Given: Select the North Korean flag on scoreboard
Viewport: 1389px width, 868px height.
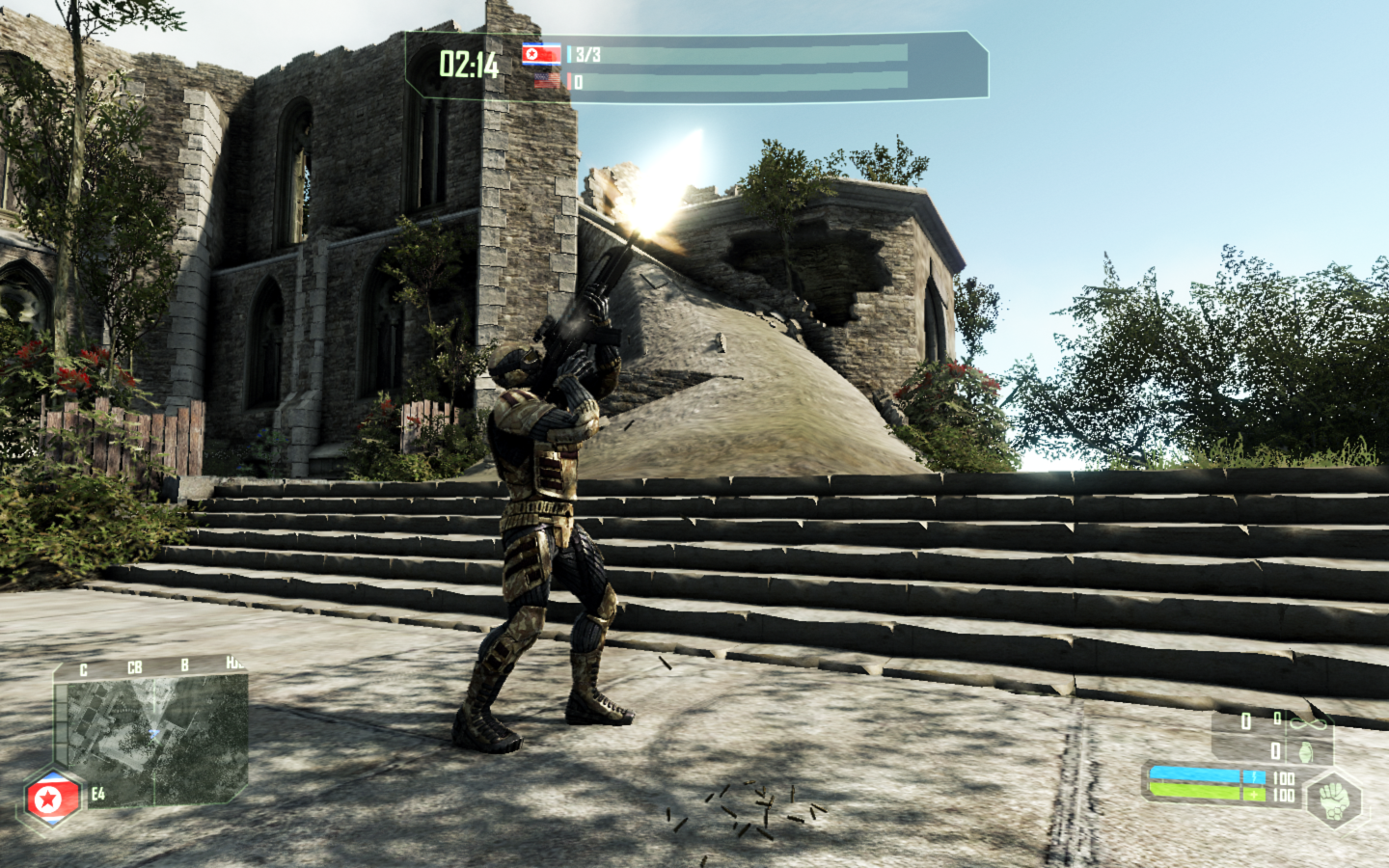Looking at the screenshot, I should click(x=541, y=54).
